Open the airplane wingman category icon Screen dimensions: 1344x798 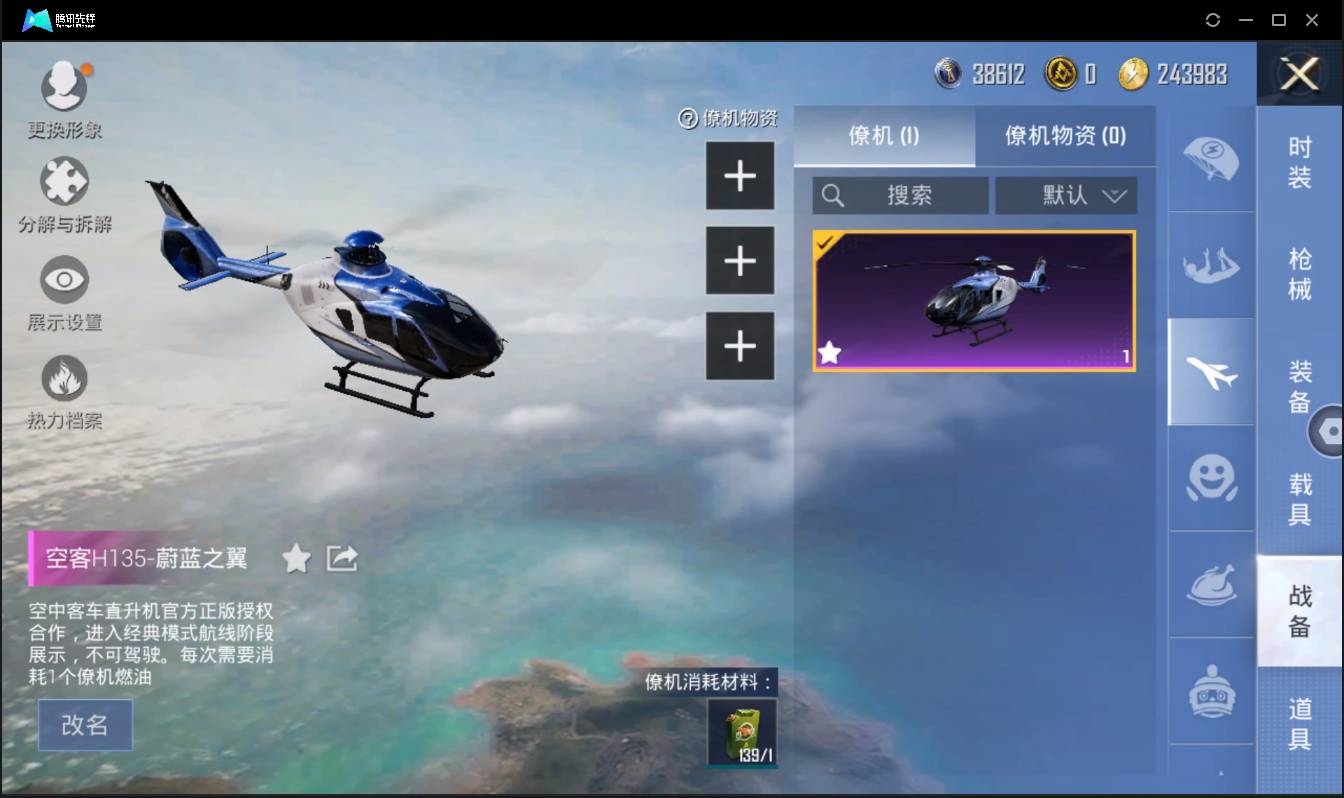pyautogui.click(x=1211, y=370)
